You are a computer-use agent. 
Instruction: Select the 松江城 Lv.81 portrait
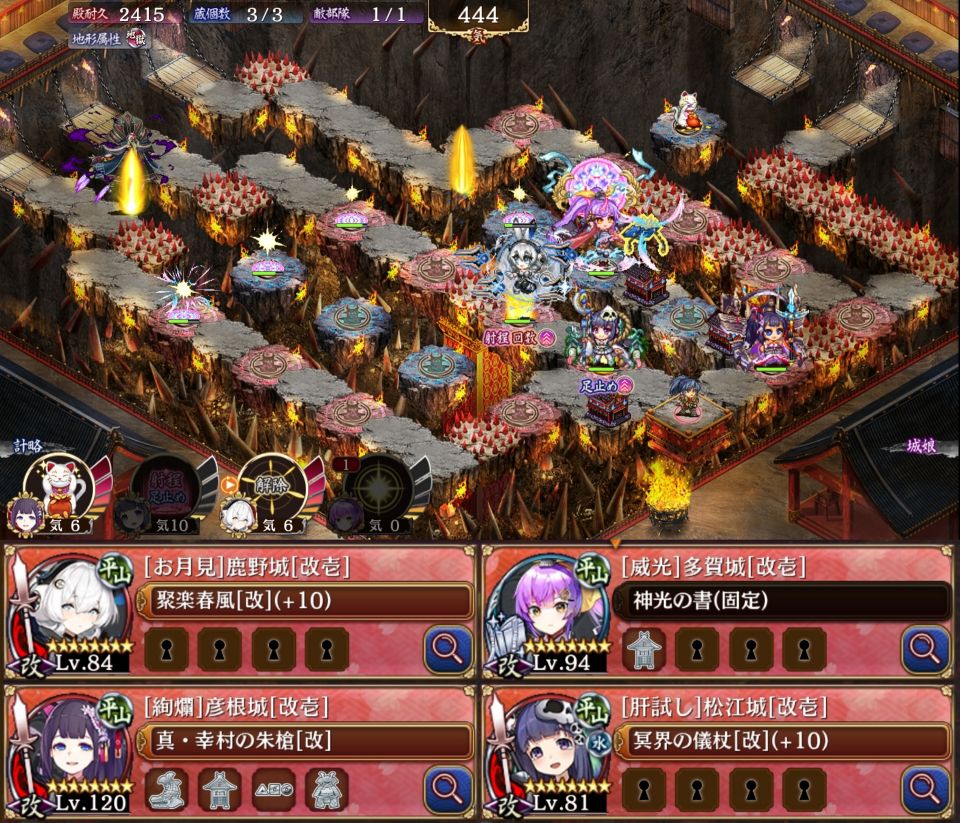[x=550, y=752]
